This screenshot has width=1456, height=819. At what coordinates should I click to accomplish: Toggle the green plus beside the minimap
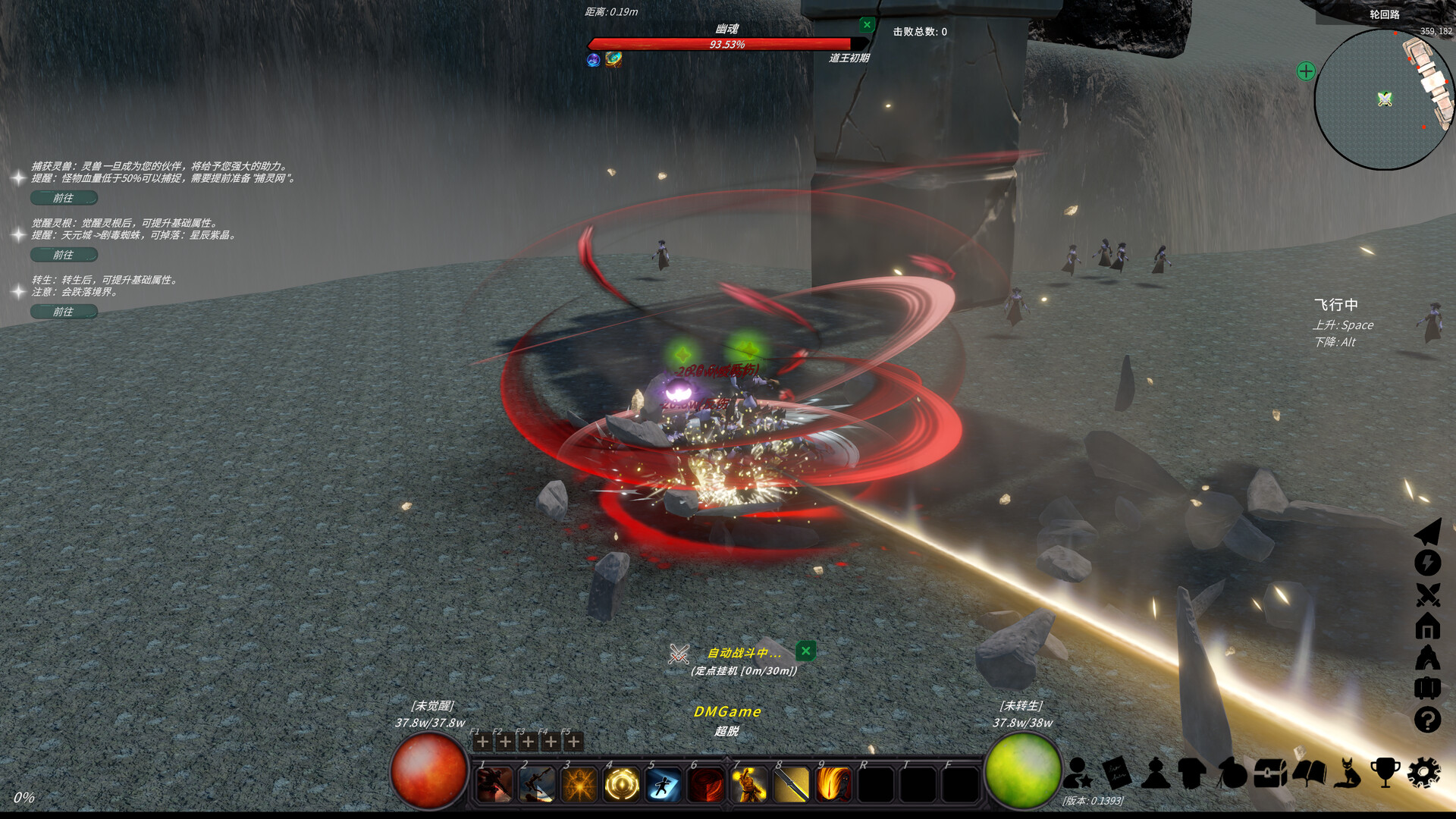coord(1304,73)
